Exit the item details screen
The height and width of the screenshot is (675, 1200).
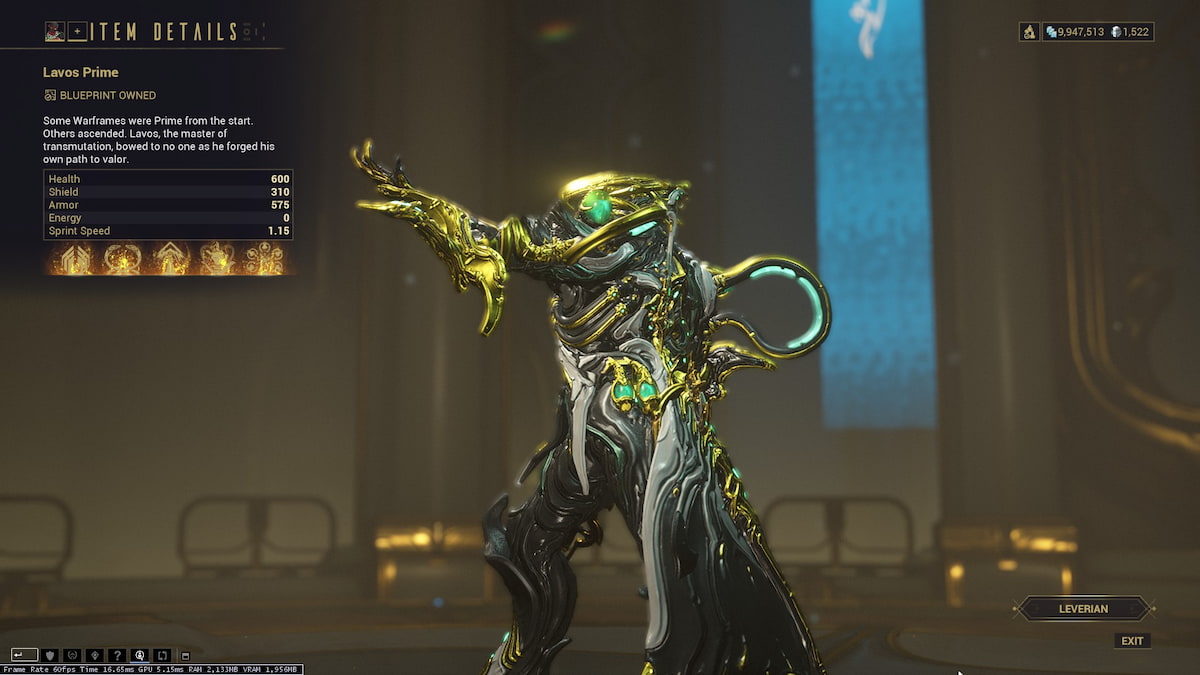(x=1132, y=641)
